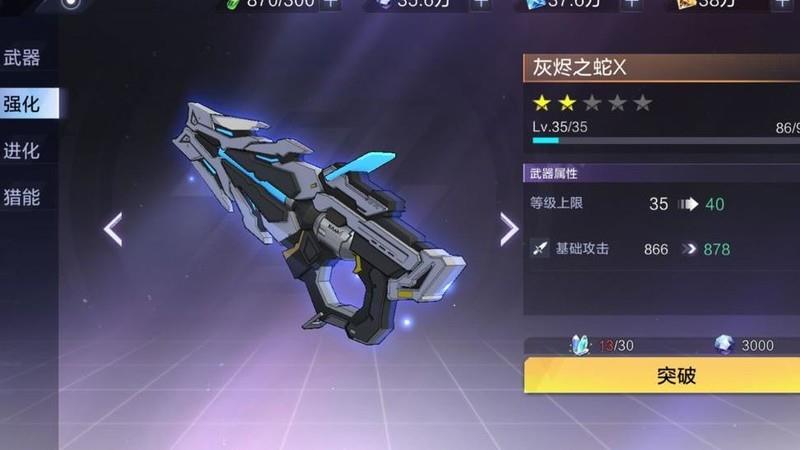
Task: Show the previous weapon with left arrow
Action: point(113,230)
